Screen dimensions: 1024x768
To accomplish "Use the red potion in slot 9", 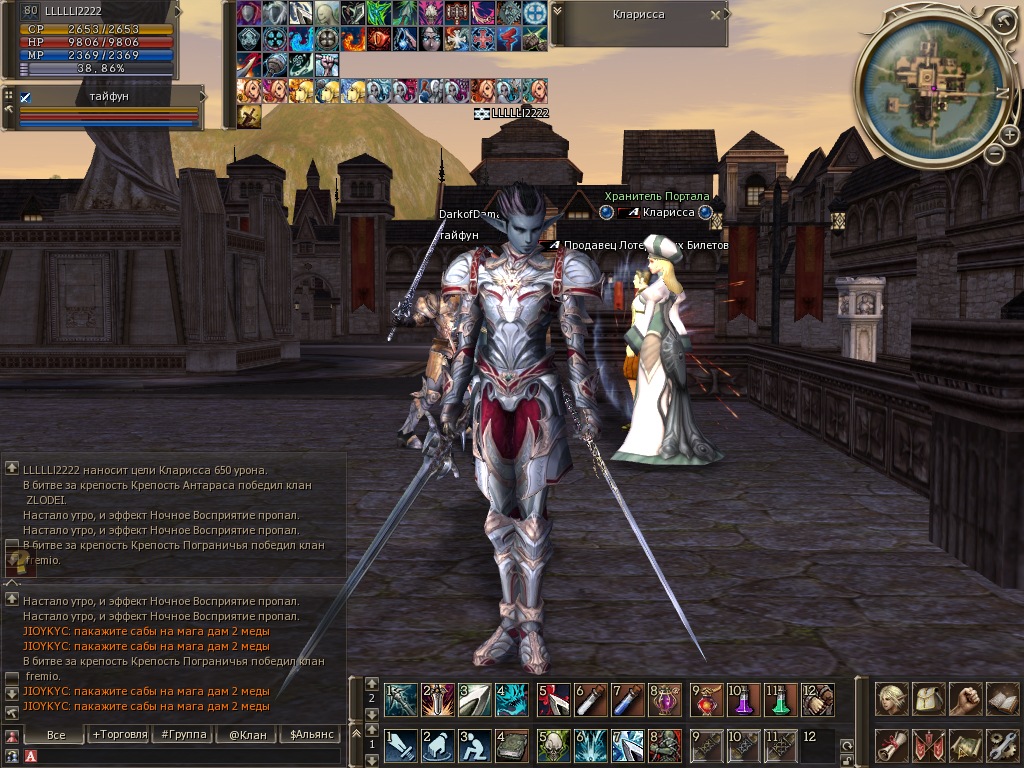I will pyautogui.click(x=708, y=699).
